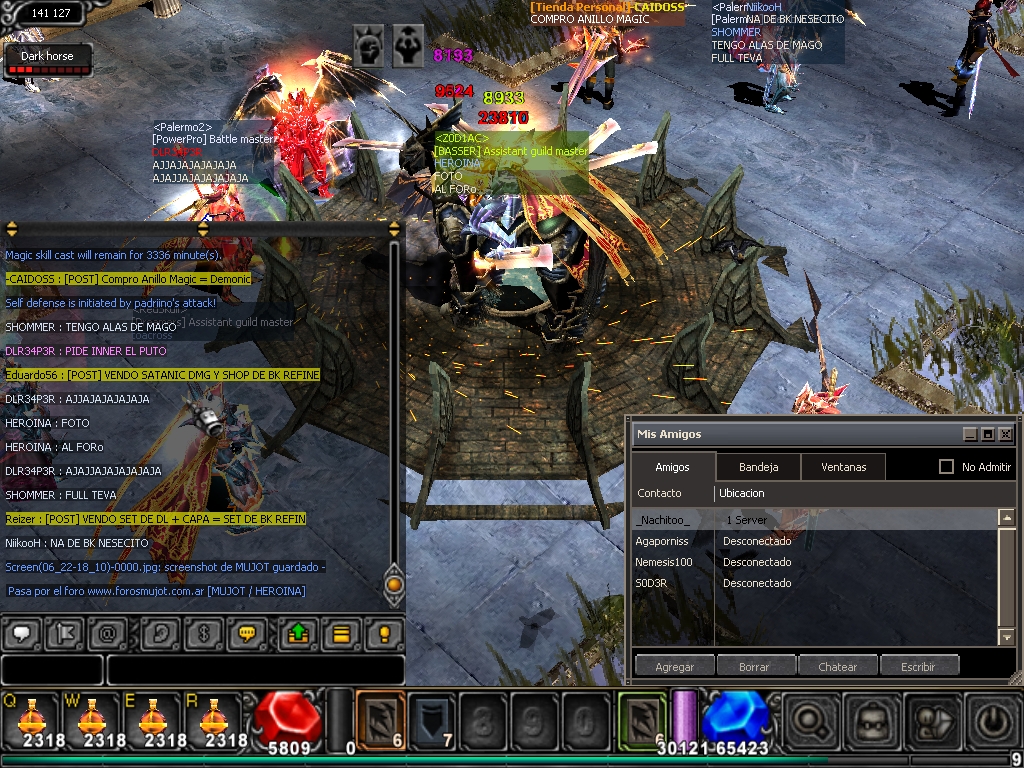The width and height of the screenshot is (1024, 768).
Task: Choose the Escribir button
Action: (x=918, y=667)
